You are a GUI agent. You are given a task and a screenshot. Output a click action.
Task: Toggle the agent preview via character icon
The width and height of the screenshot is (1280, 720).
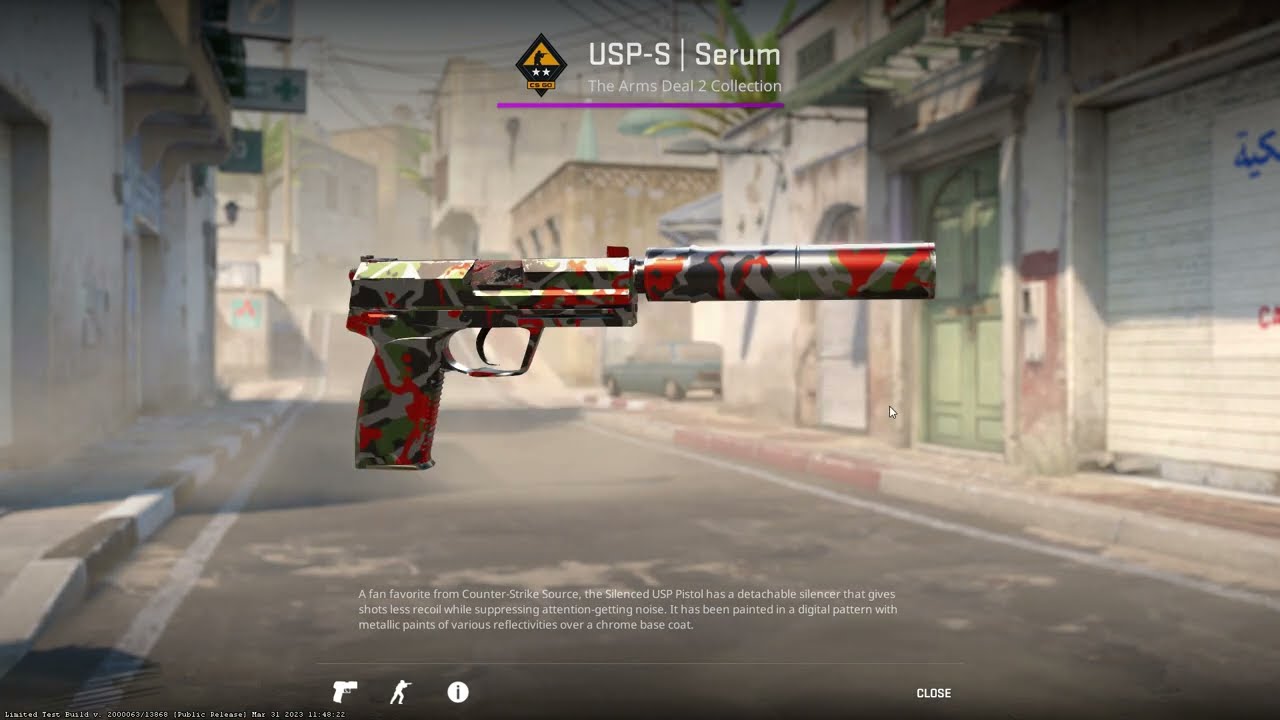[399, 691]
